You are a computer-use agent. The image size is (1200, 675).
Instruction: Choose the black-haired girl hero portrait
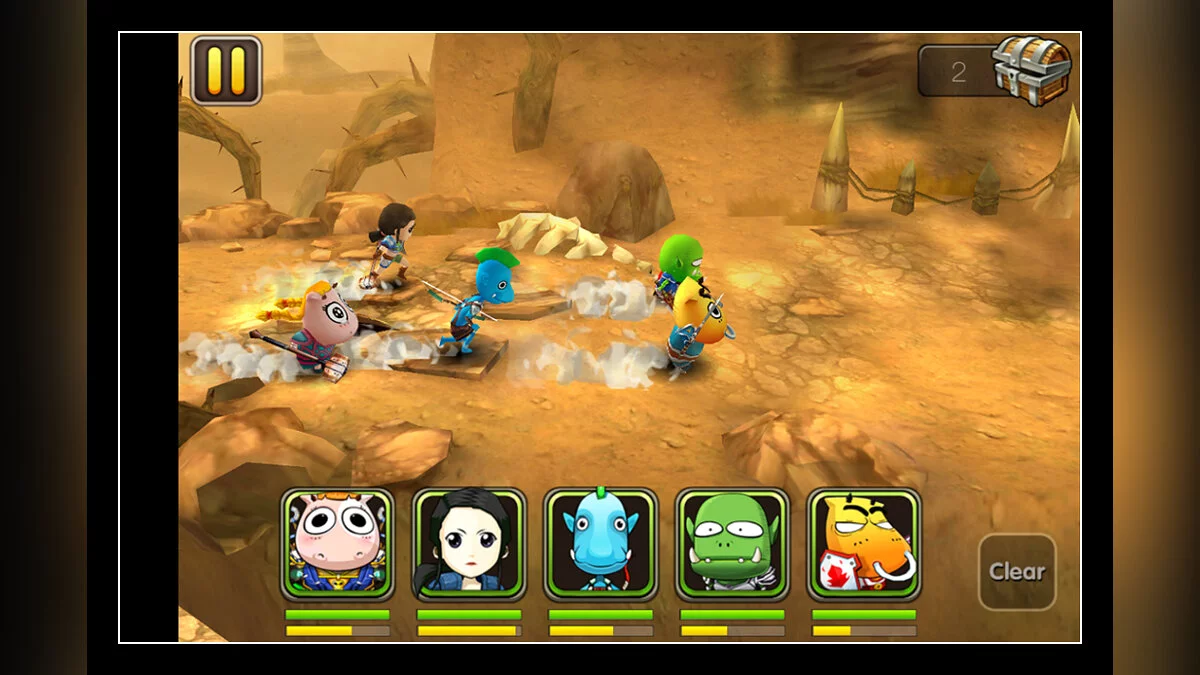(x=469, y=544)
